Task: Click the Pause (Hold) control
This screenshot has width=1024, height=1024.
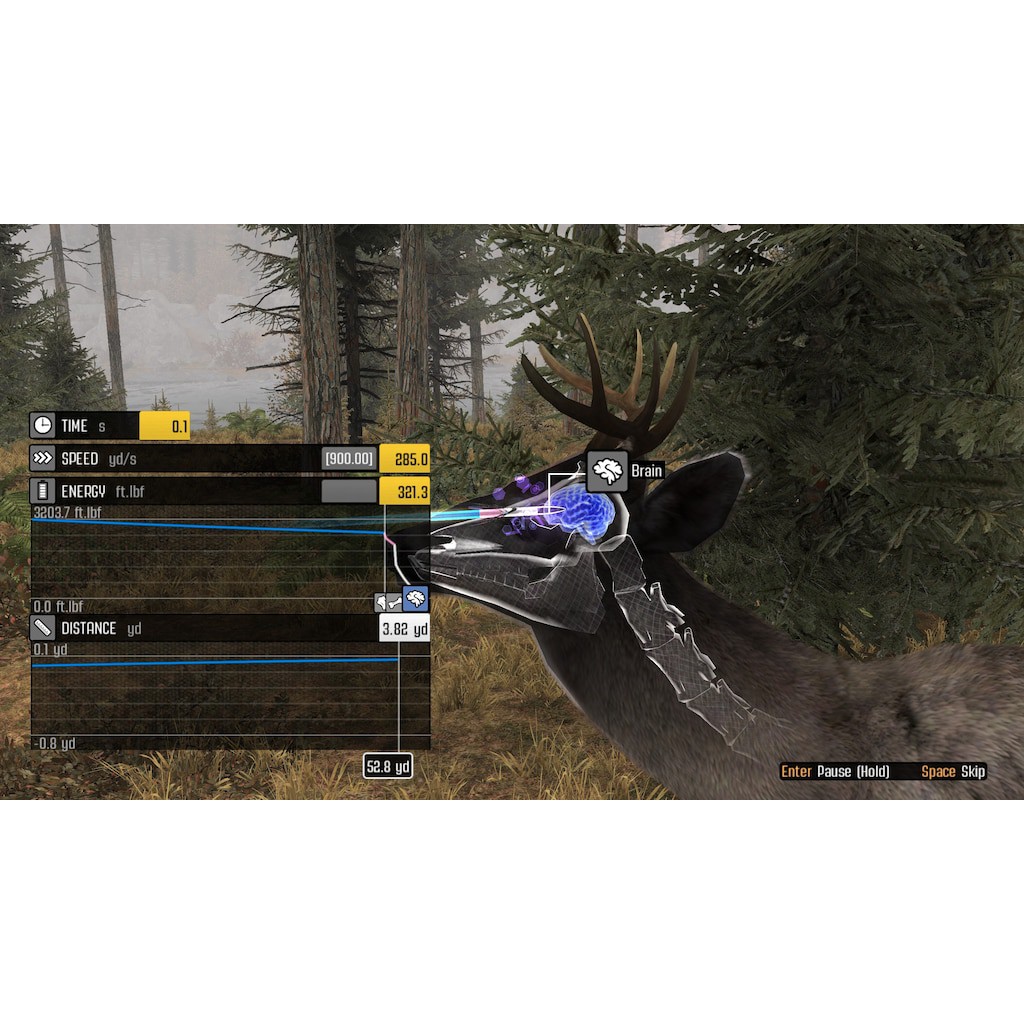Action: coord(835,771)
